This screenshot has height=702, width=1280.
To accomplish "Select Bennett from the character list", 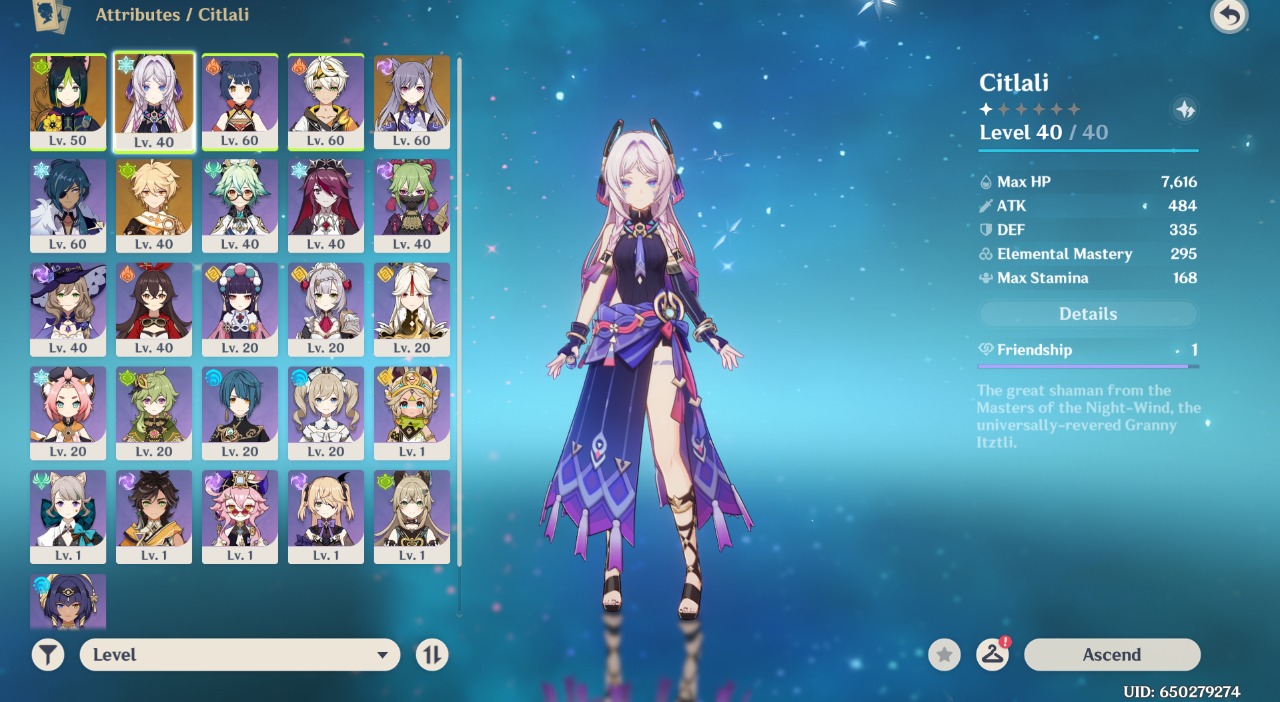I will (326, 101).
